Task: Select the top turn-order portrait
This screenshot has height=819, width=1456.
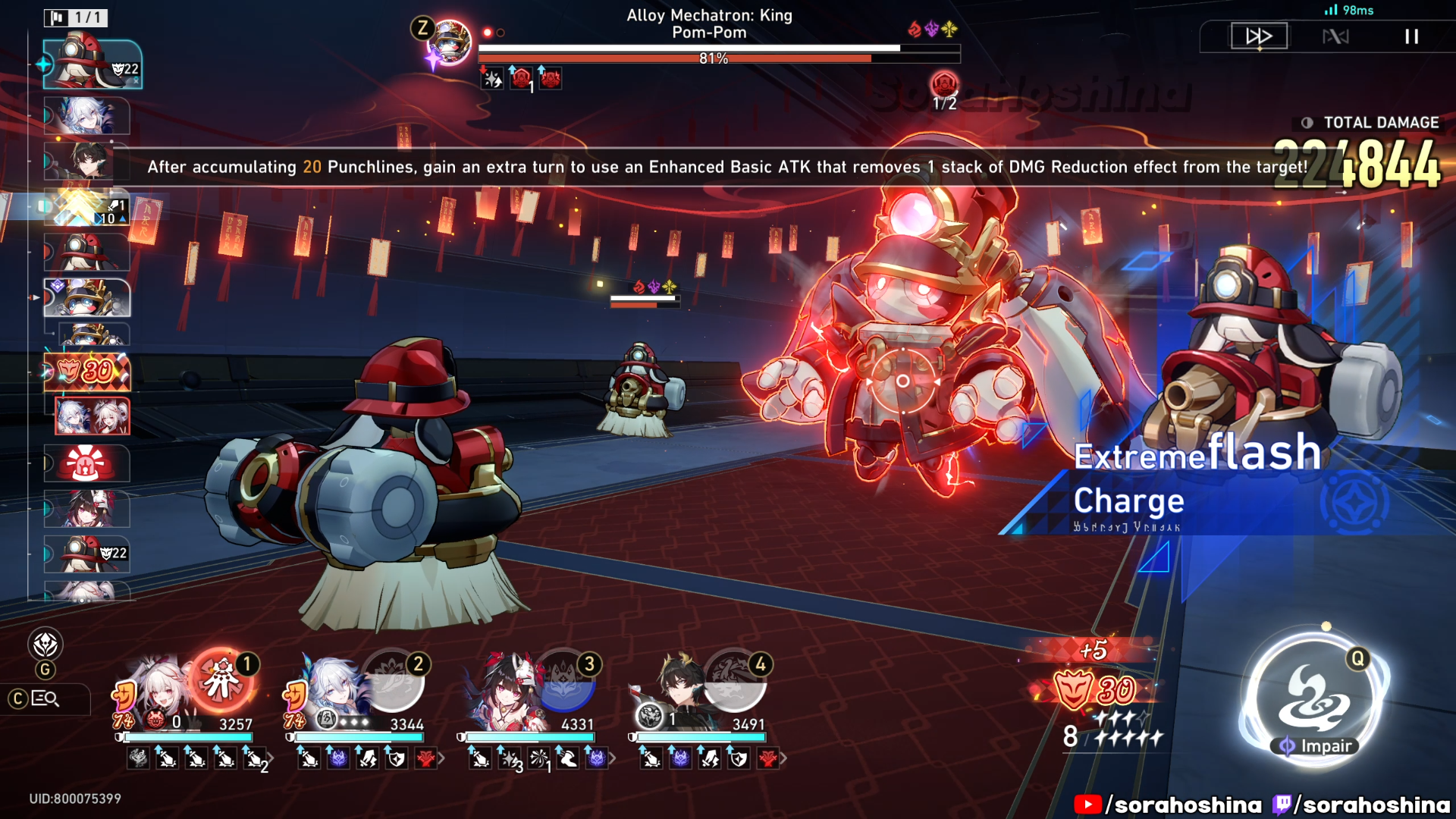Action: click(x=93, y=64)
